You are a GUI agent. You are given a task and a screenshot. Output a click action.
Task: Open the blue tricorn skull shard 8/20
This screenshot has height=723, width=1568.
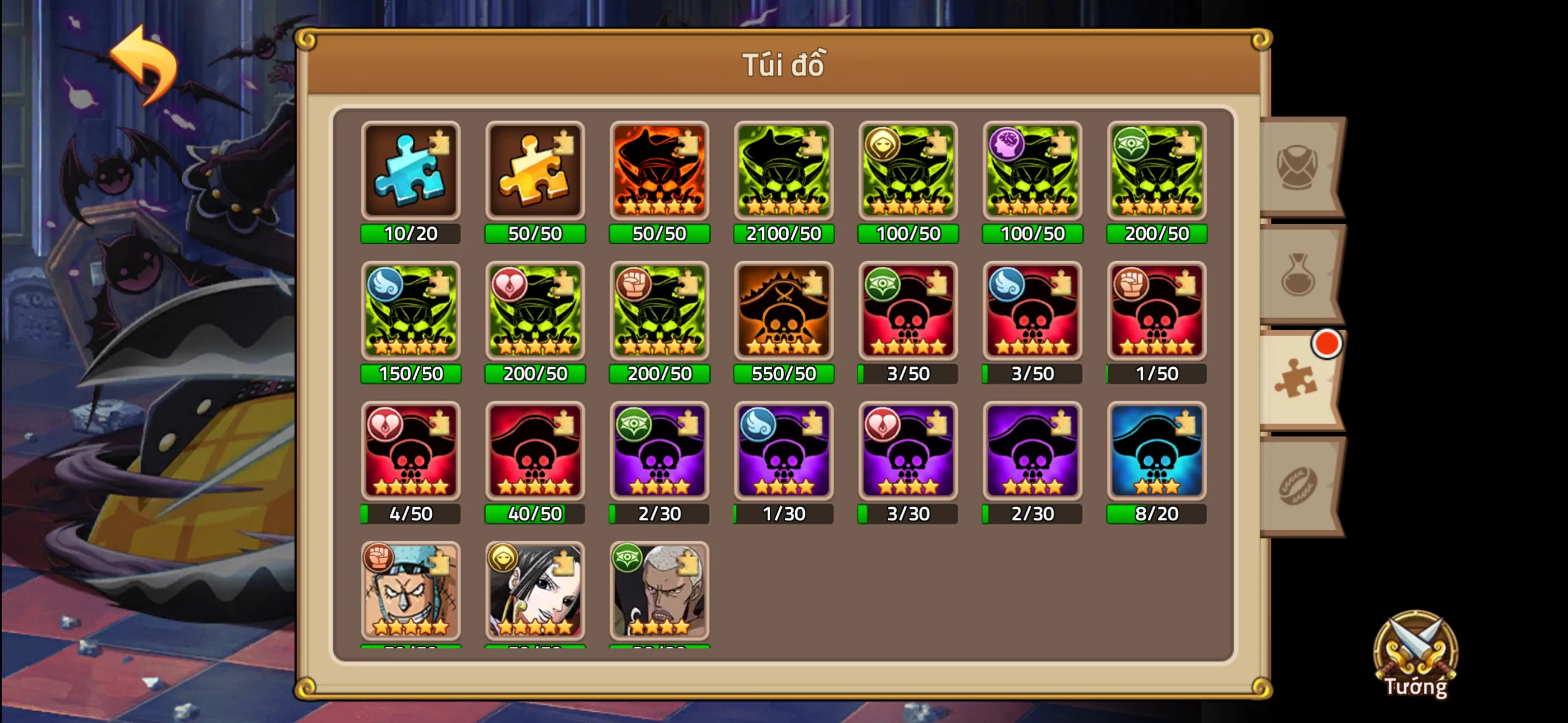point(1156,452)
